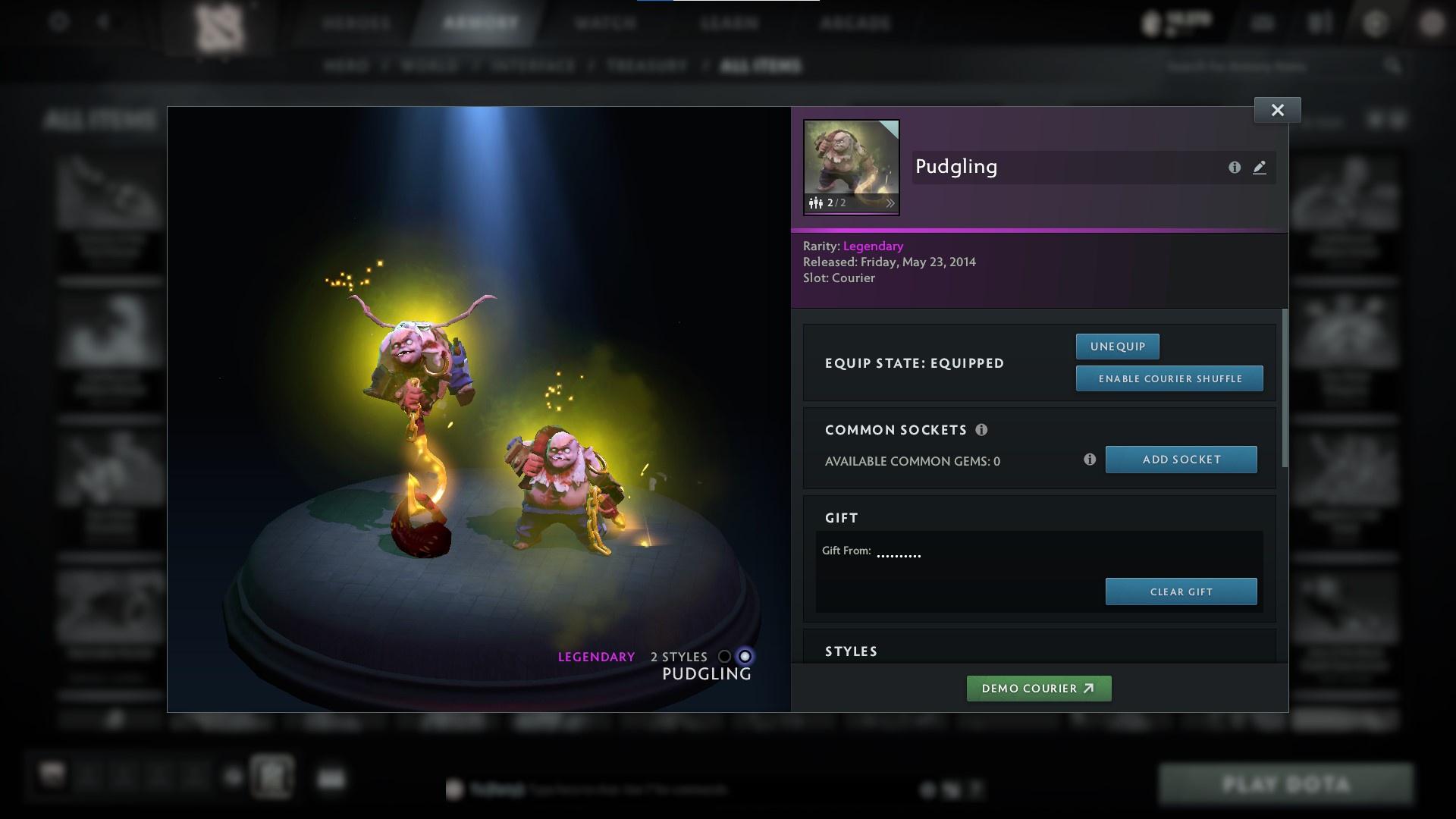Expand the item details via the double-chevron on thumbnail
The height and width of the screenshot is (819, 1456).
pos(892,203)
